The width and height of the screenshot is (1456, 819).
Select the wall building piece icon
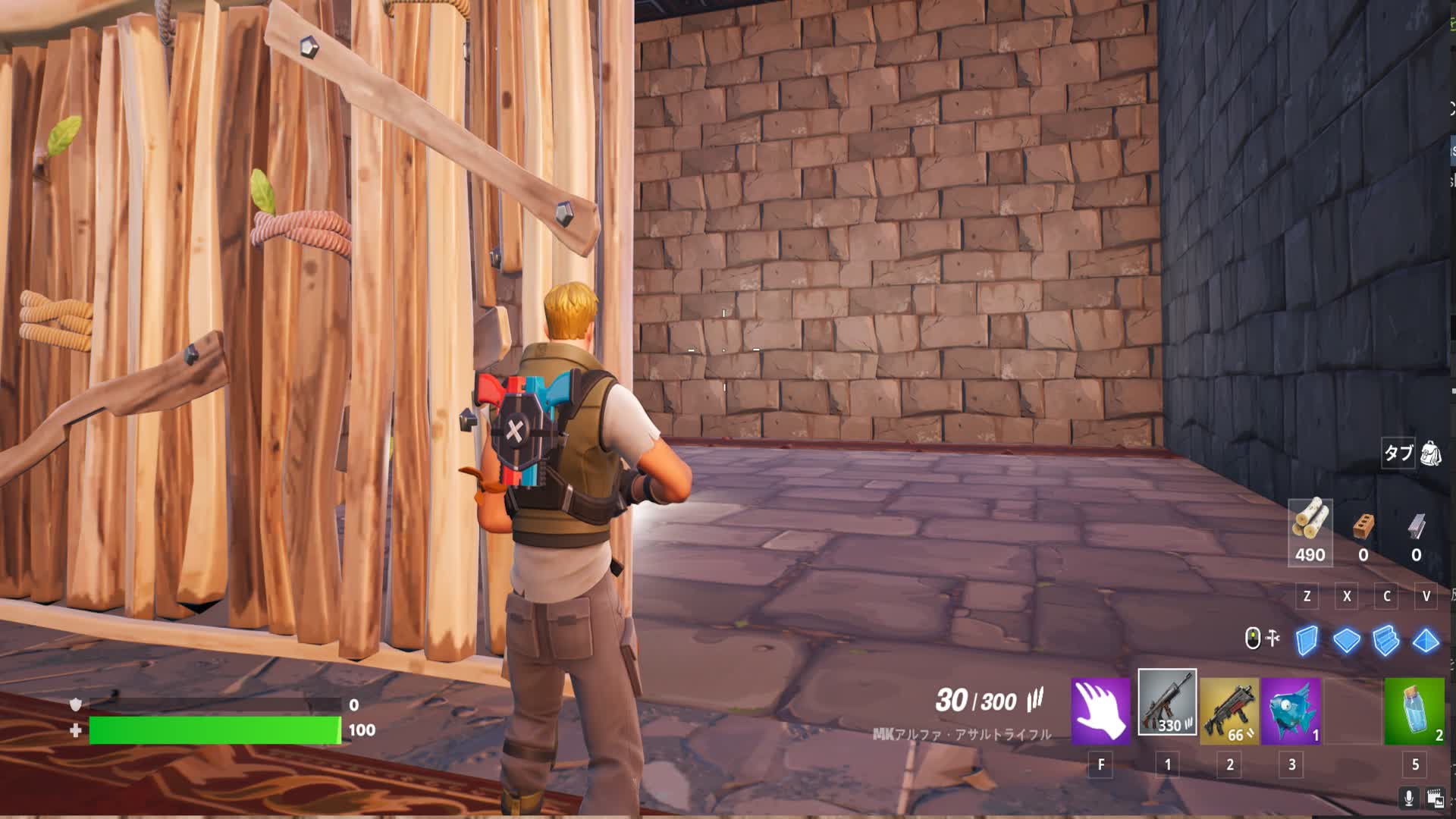(1307, 640)
